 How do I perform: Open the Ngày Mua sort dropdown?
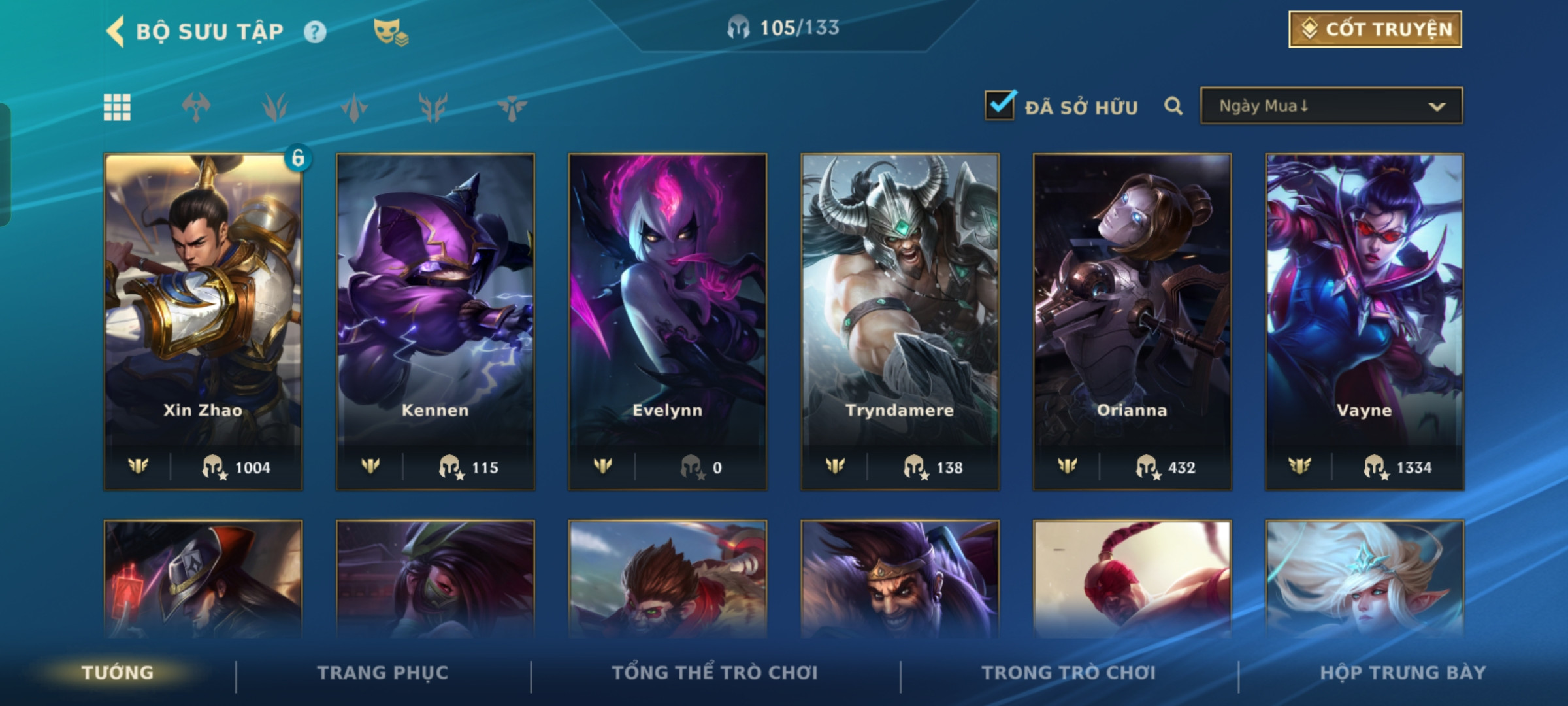[x=1331, y=106]
